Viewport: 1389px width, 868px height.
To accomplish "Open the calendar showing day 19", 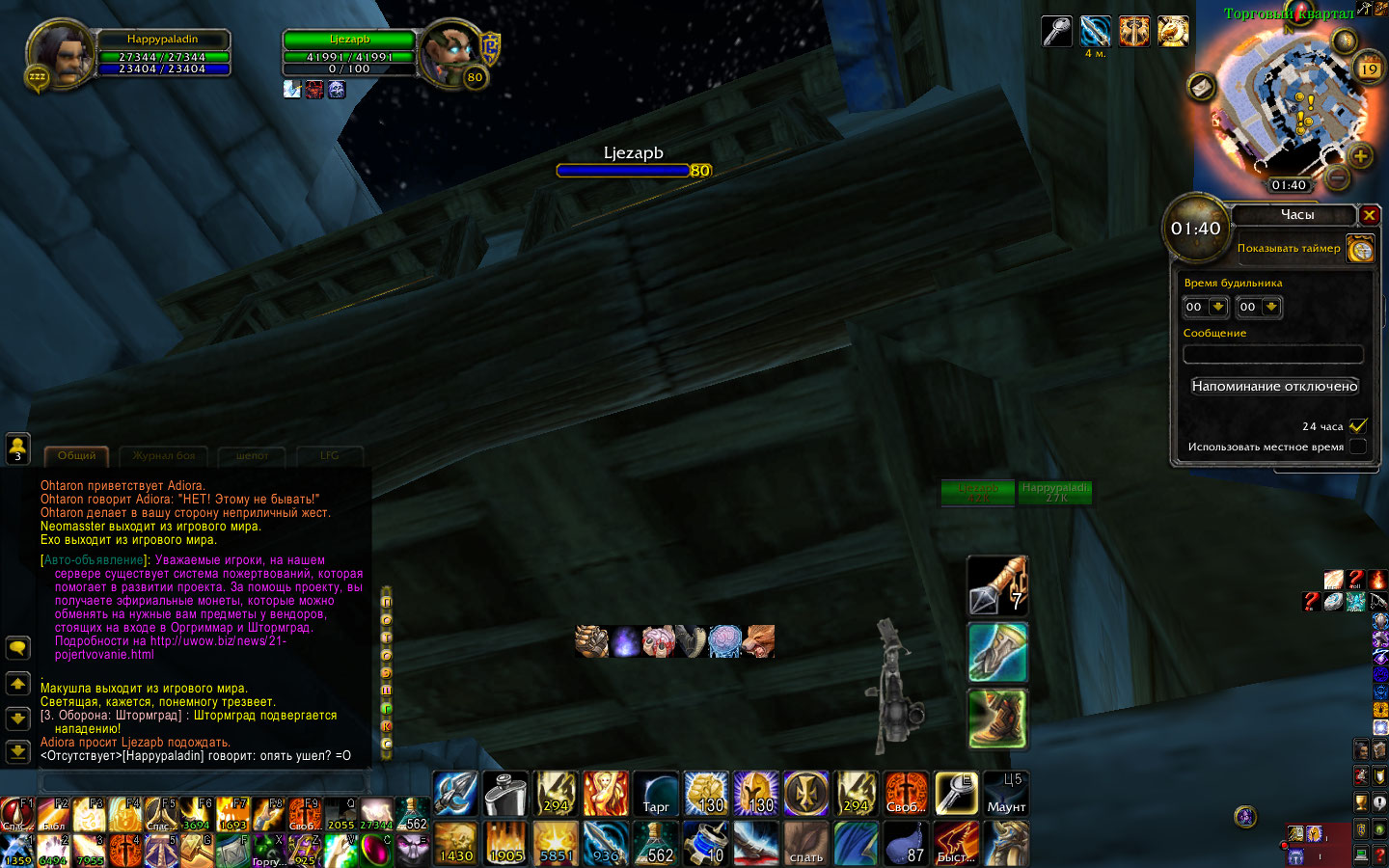I will tap(1370, 68).
